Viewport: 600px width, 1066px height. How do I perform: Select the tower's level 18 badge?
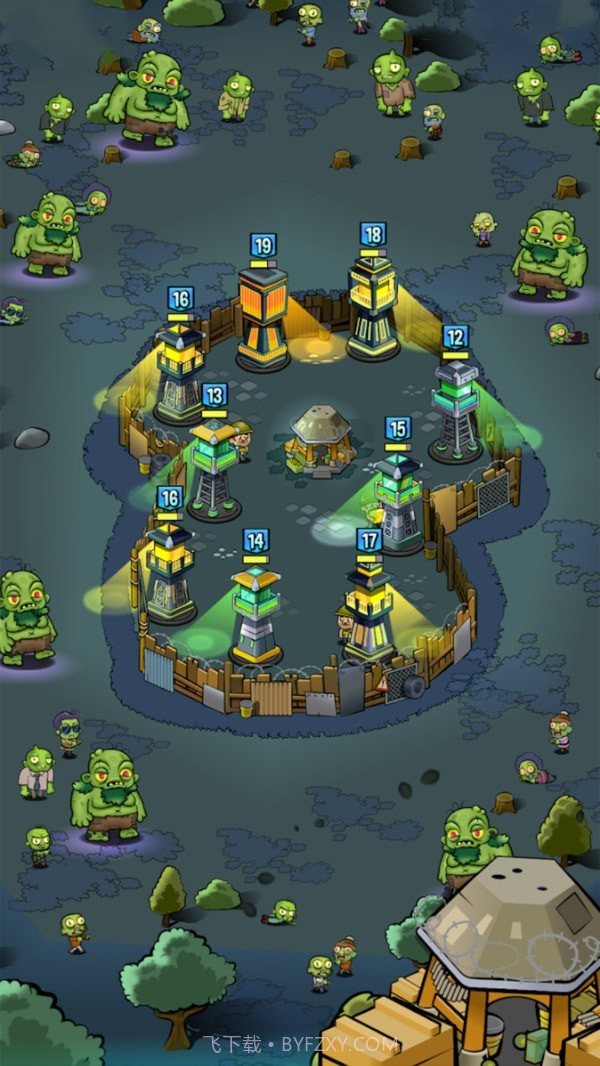pos(373,235)
